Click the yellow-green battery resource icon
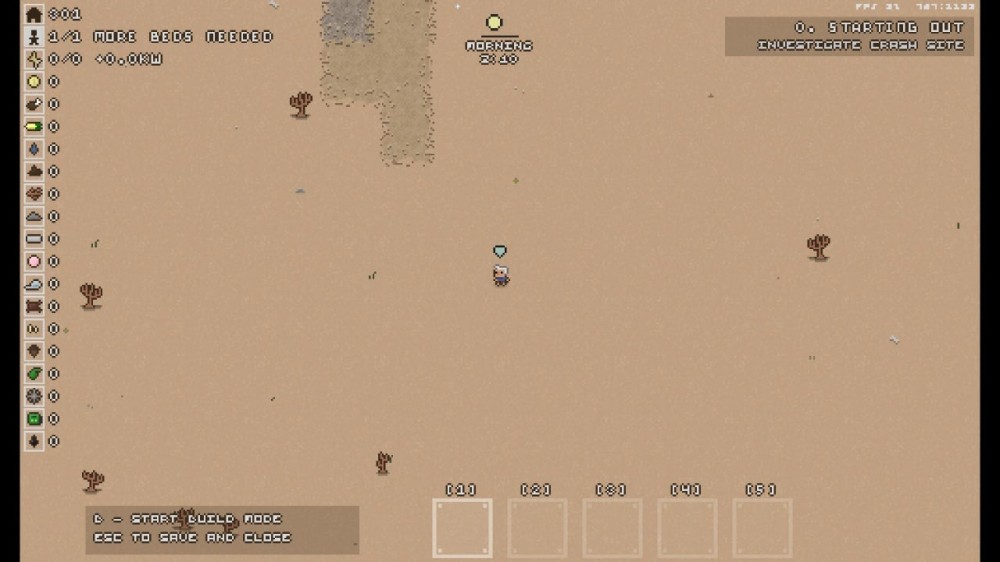Viewport: 1000px width, 562px height. (x=34, y=126)
